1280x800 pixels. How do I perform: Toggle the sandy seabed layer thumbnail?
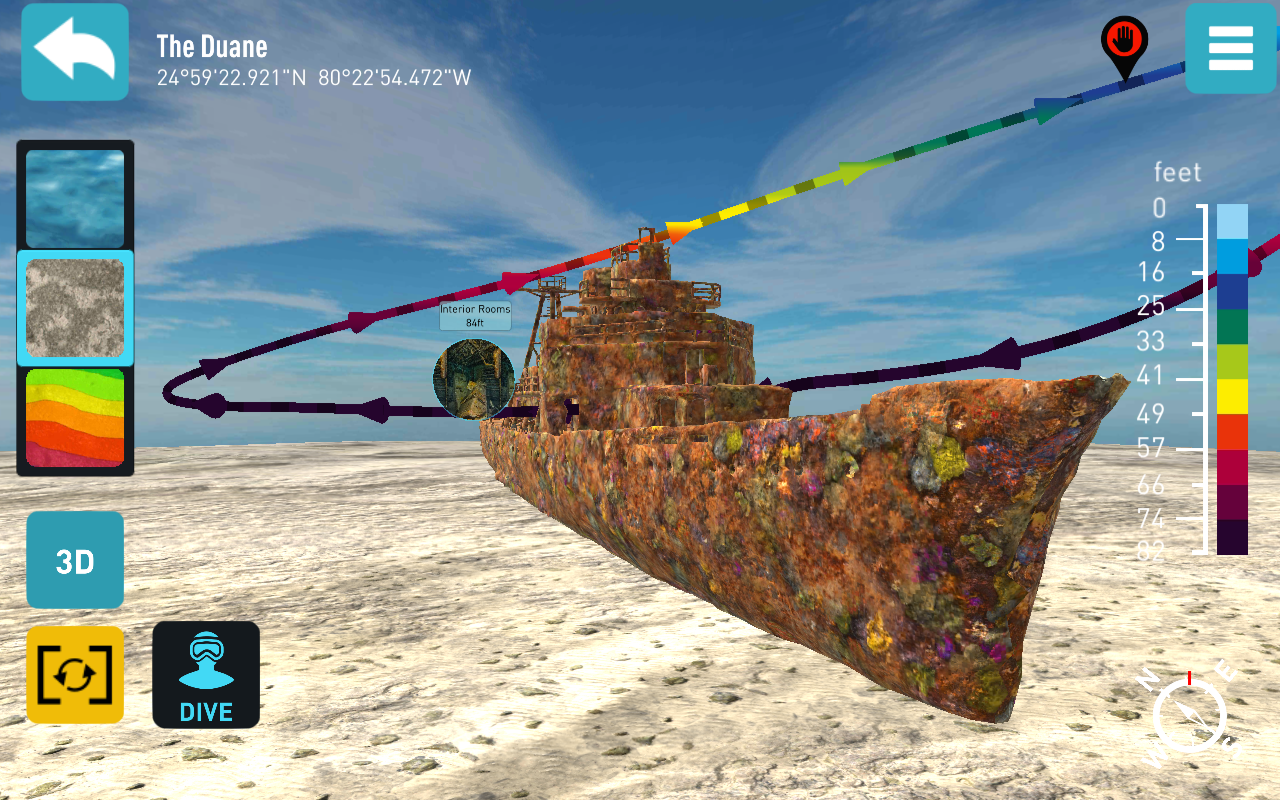(x=74, y=307)
